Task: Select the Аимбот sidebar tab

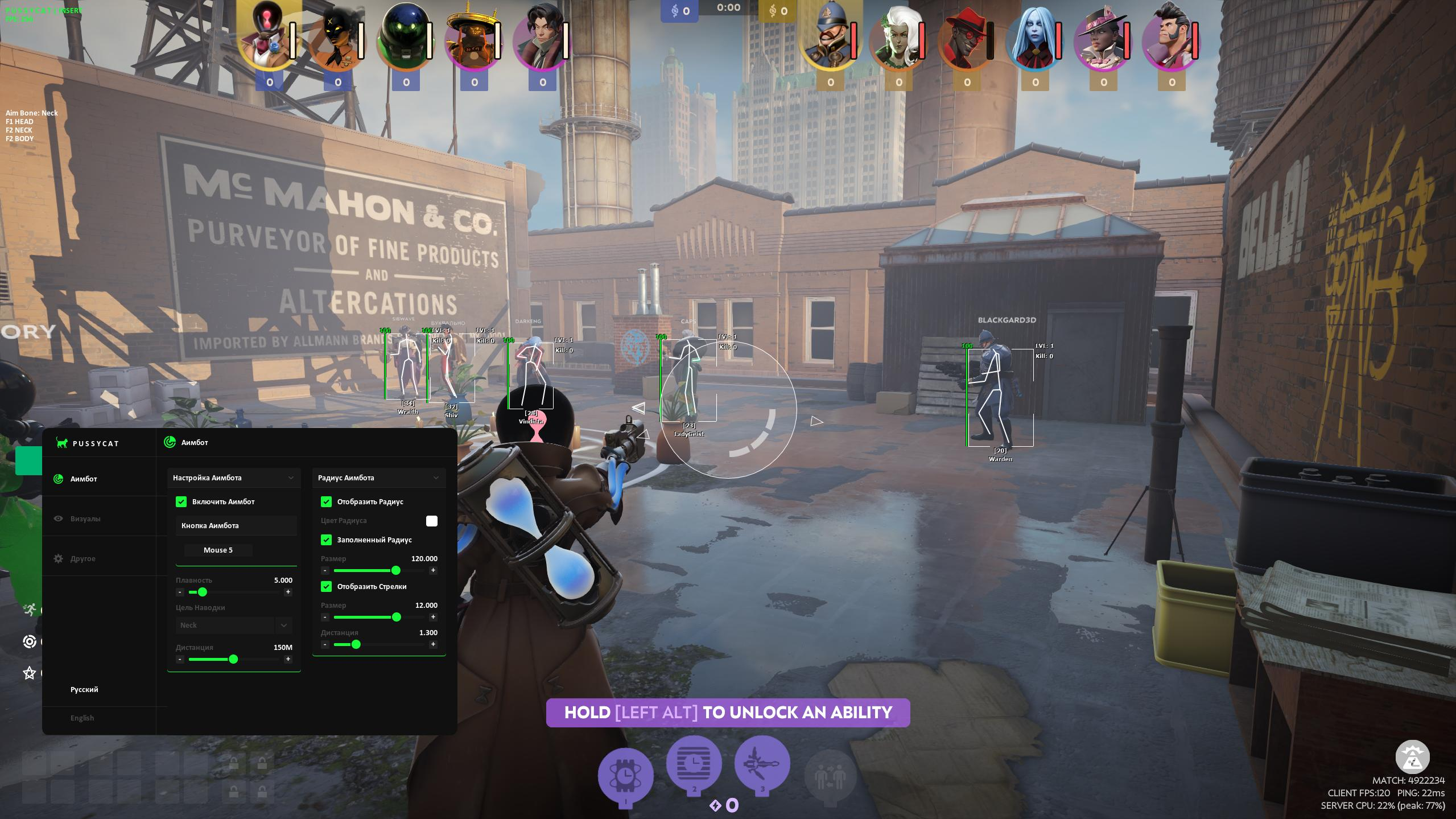Action: click(84, 479)
